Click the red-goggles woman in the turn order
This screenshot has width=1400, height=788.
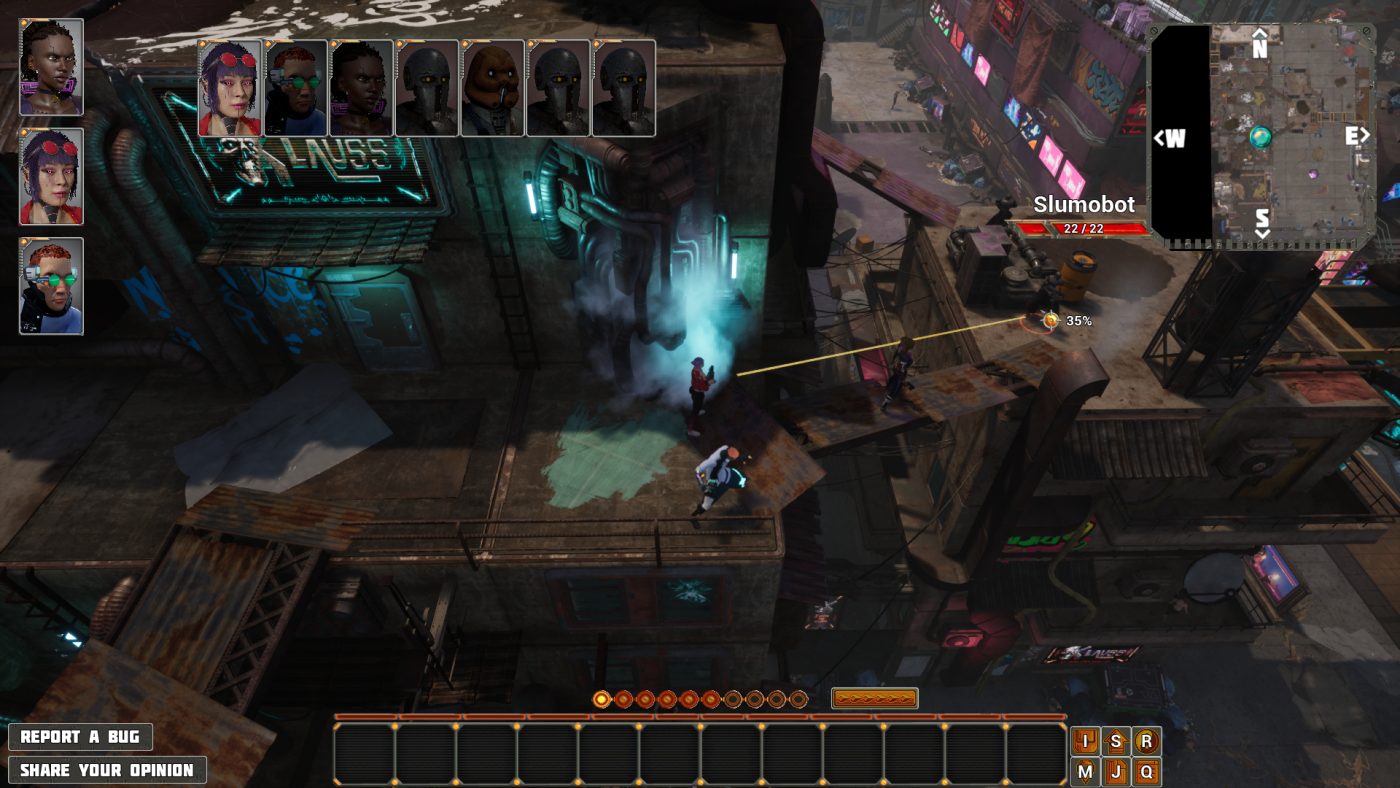pos(230,88)
